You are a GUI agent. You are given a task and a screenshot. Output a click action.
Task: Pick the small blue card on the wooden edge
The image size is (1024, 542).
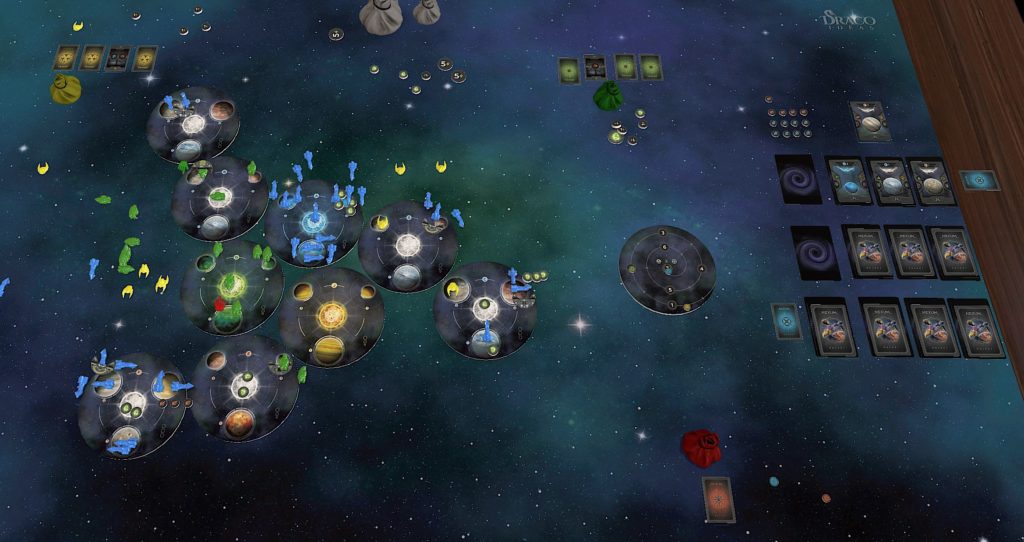point(977,180)
